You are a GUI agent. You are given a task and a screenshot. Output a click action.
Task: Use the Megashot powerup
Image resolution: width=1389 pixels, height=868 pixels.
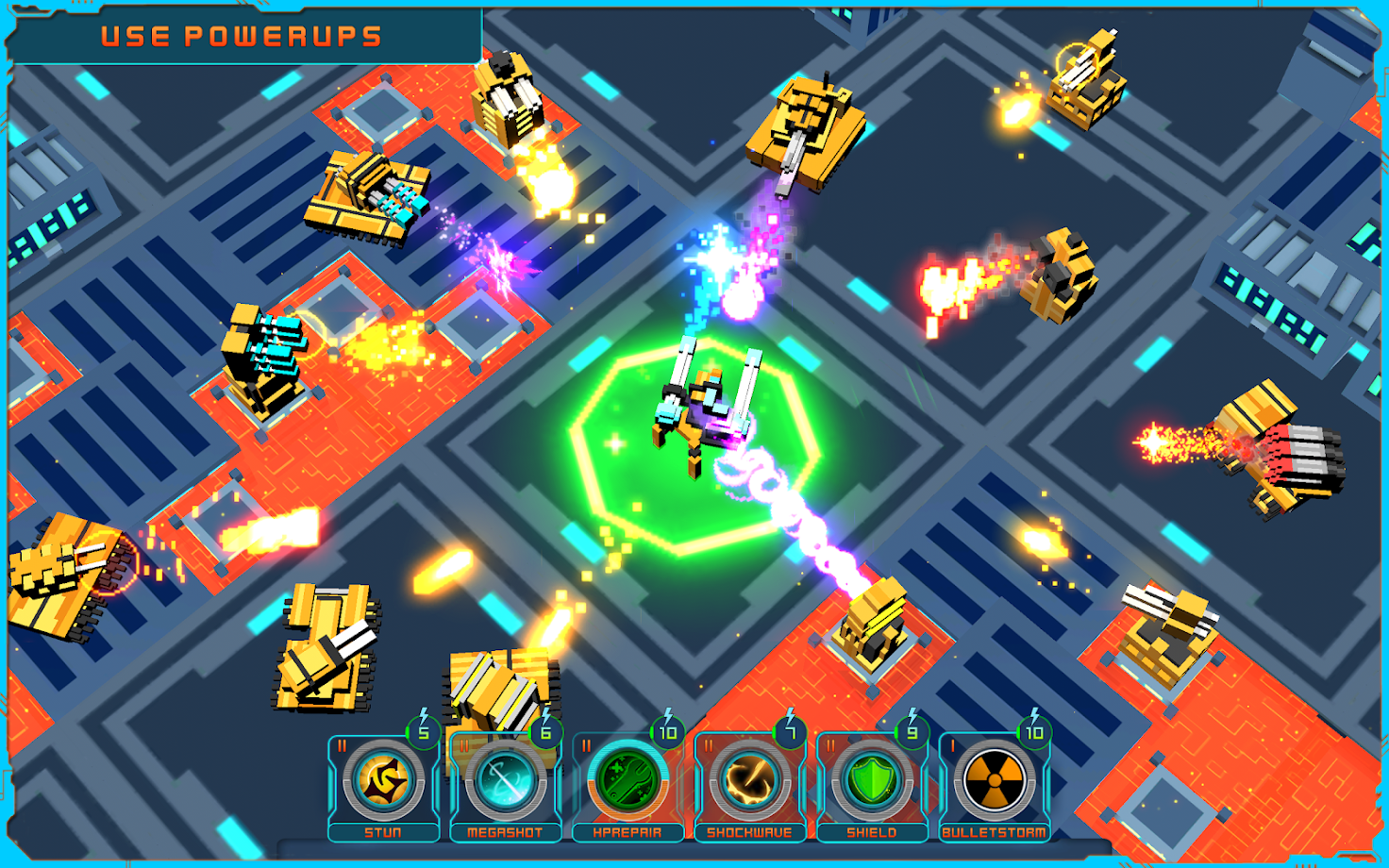tap(505, 781)
